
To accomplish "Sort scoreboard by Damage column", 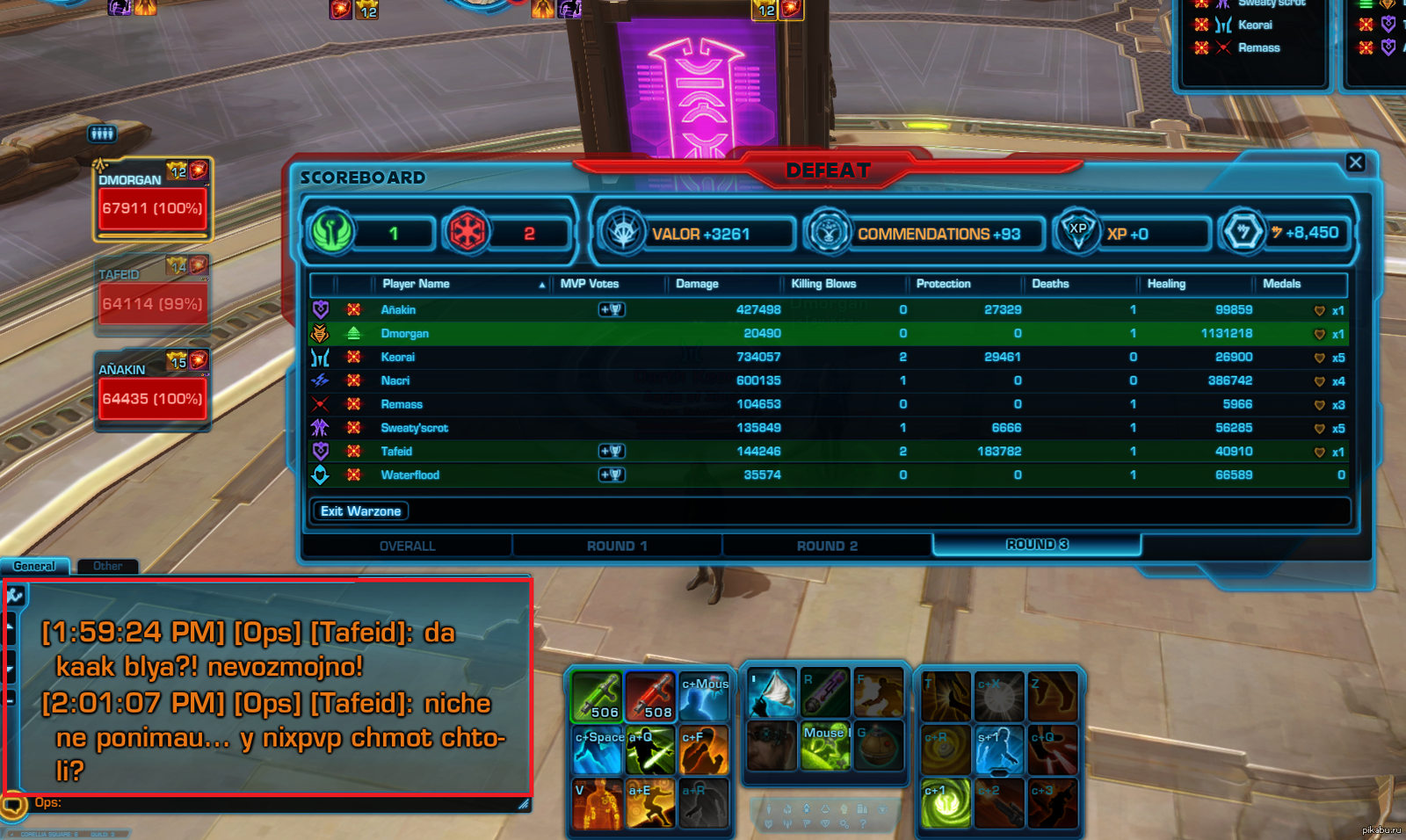I will [x=697, y=284].
